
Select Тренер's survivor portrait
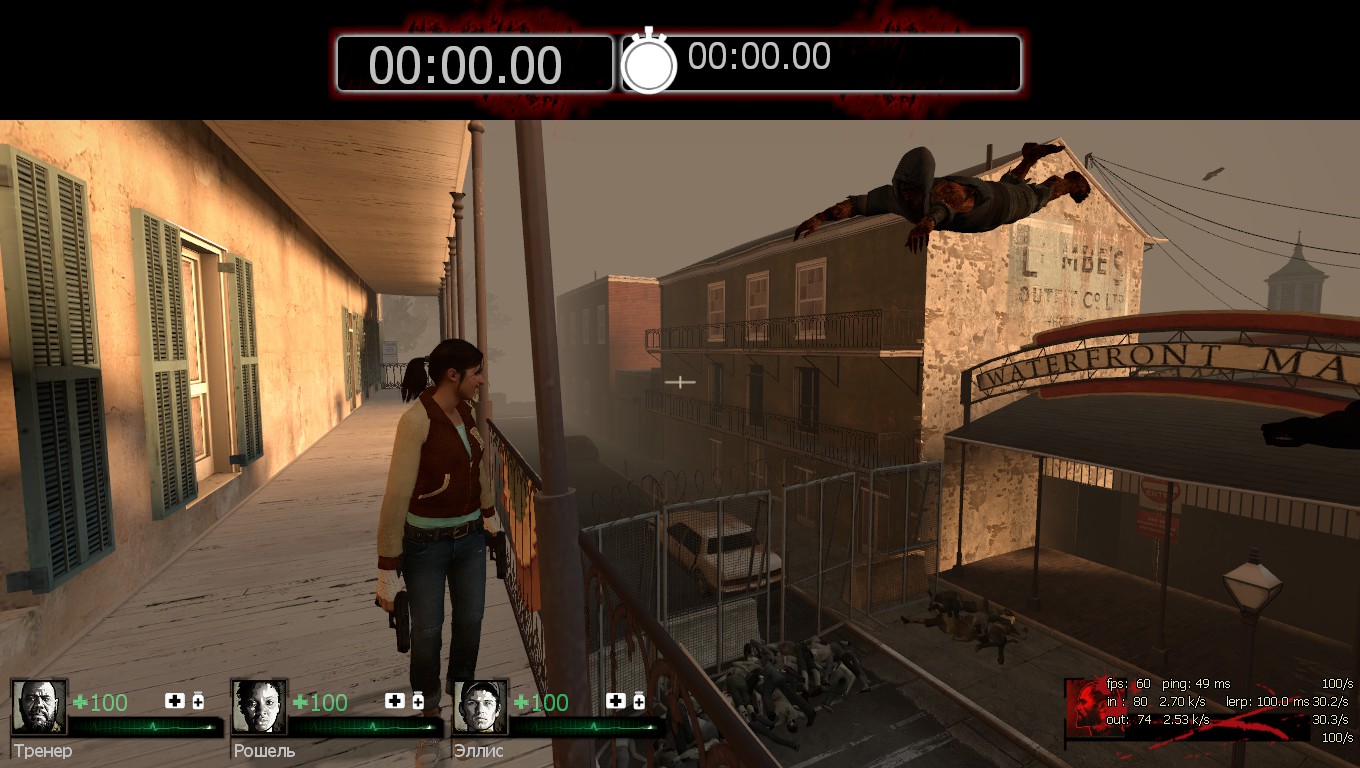click(x=39, y=707)
